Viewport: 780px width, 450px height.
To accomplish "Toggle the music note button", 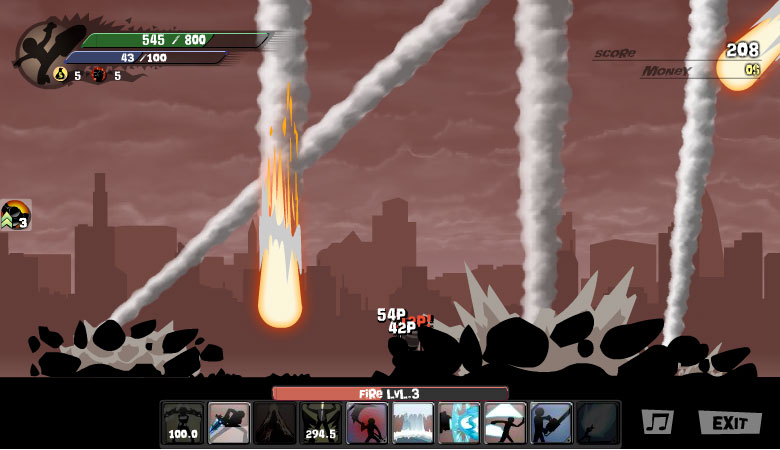I will 656,422.
